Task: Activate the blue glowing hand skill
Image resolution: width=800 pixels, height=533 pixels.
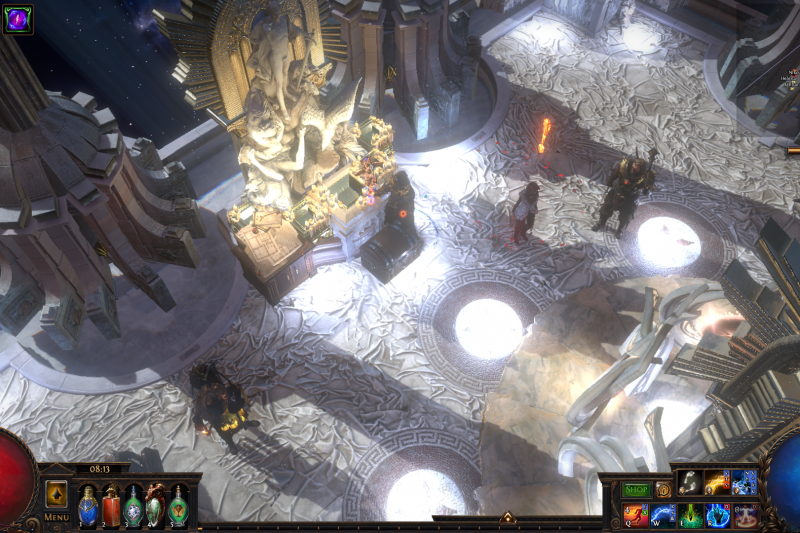Action: tap(717, 515)
